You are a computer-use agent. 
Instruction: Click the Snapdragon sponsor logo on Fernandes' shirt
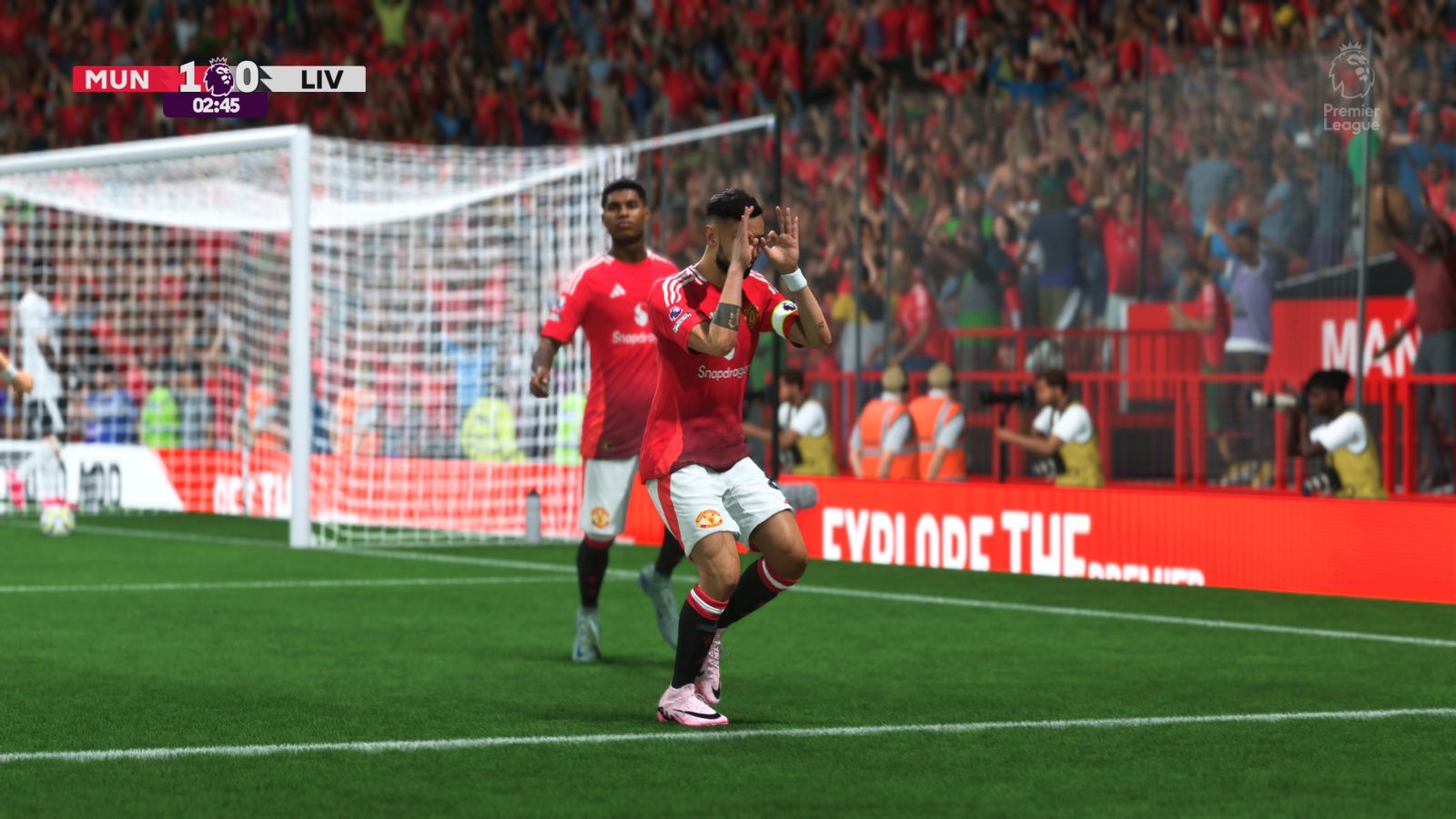tap(723, 371)
